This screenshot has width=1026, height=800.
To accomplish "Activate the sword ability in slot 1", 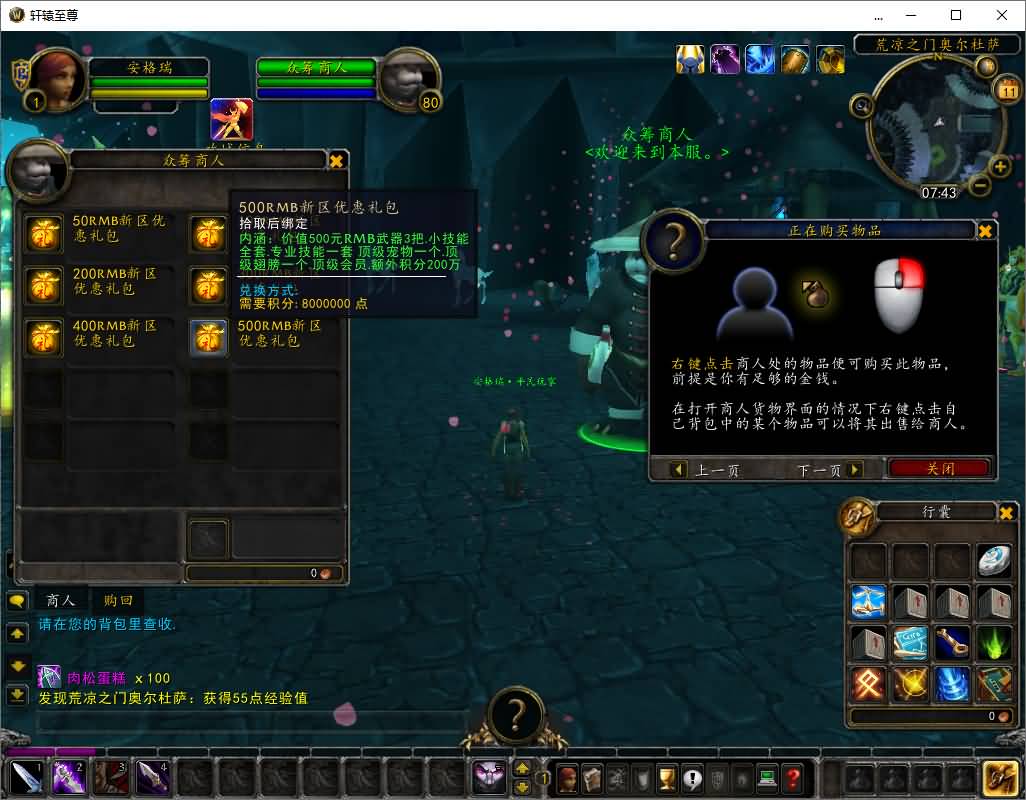I will click(26, 777).
